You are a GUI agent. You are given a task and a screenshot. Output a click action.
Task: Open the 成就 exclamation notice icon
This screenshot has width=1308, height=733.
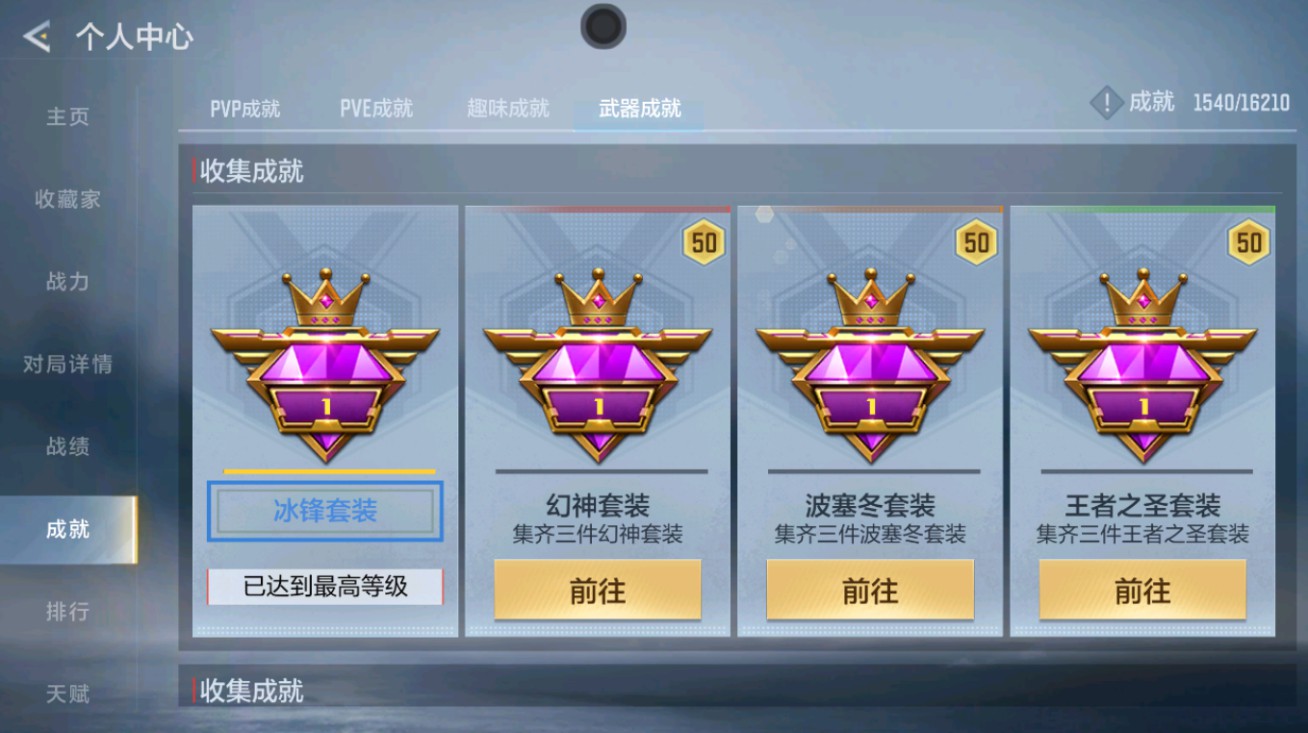click(x=1104, y=100)
